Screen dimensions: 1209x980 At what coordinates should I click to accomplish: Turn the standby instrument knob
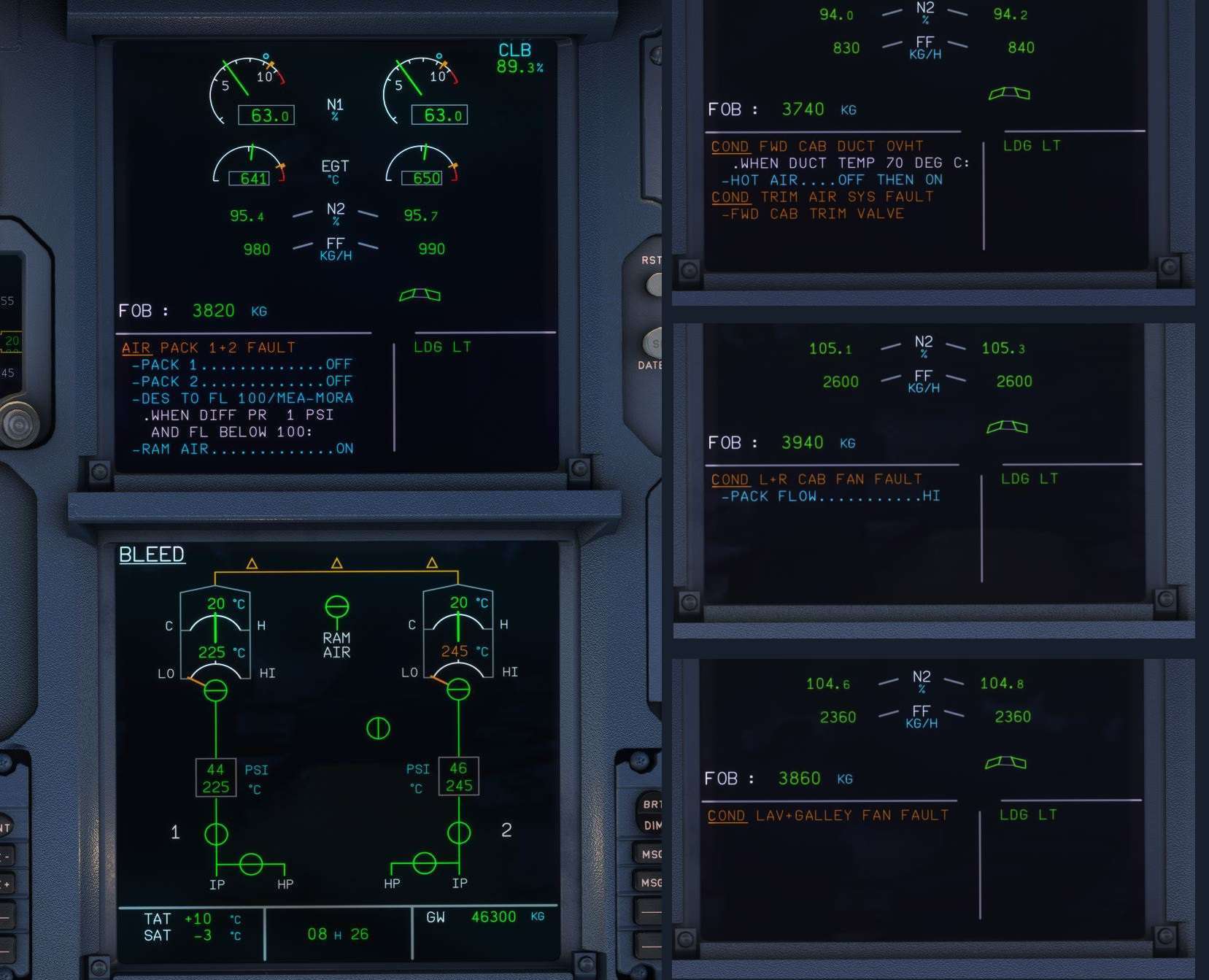pyautogui.click(x=18, y=424)
